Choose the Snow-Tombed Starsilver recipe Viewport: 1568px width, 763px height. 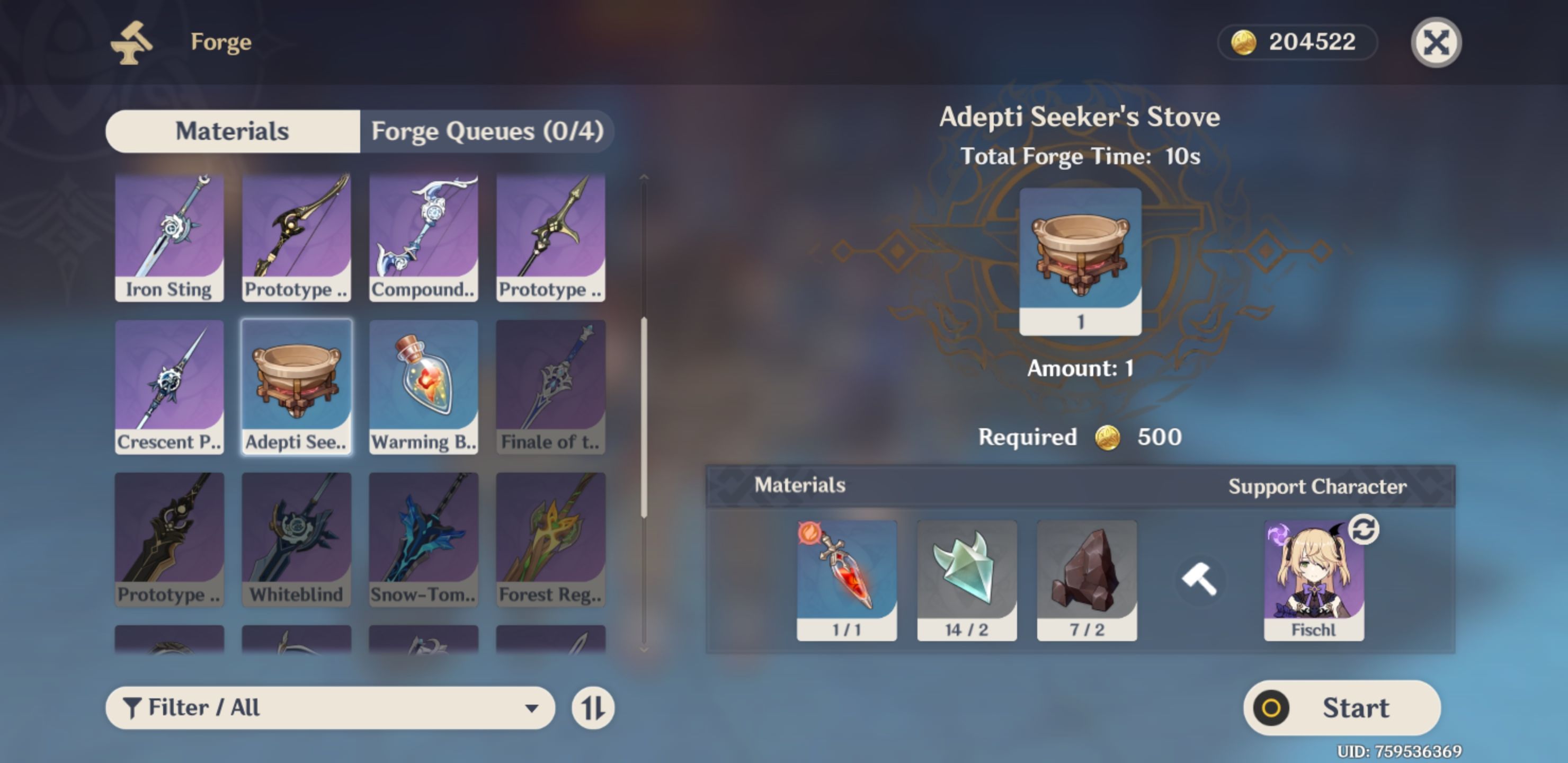424,539
